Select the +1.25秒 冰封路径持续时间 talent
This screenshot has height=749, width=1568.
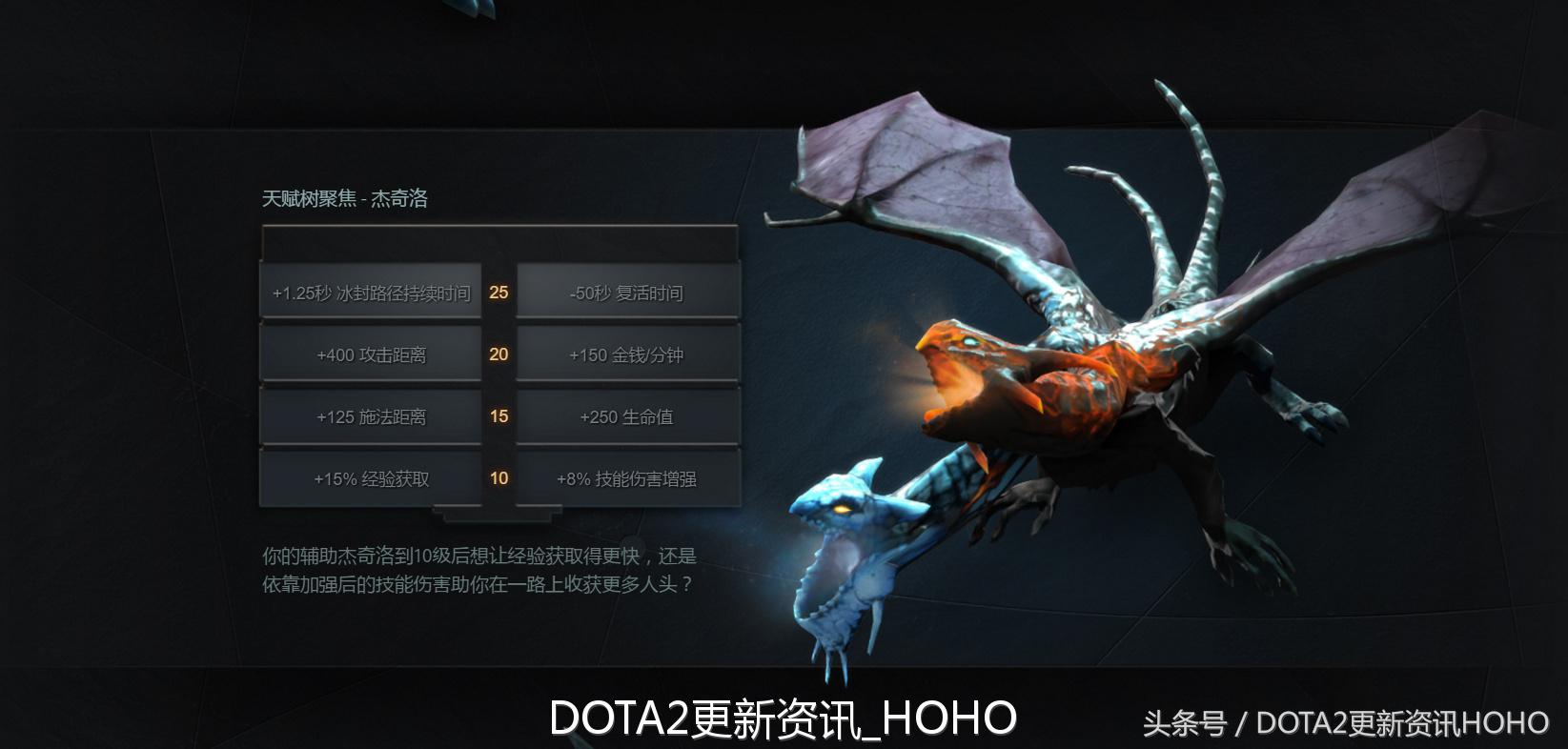[371, 293]
